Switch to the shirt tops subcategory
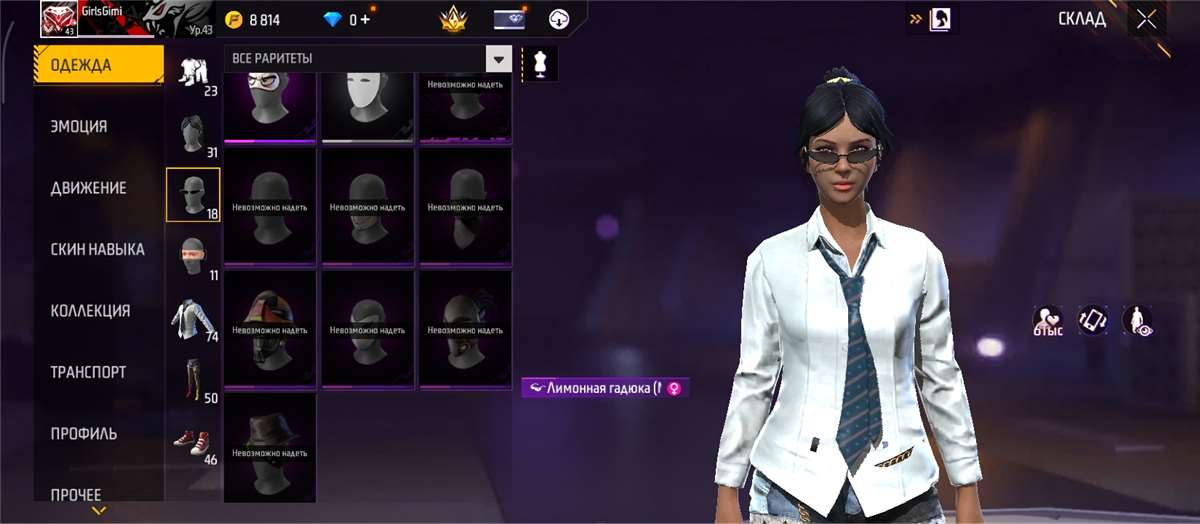 coord(193,319)
